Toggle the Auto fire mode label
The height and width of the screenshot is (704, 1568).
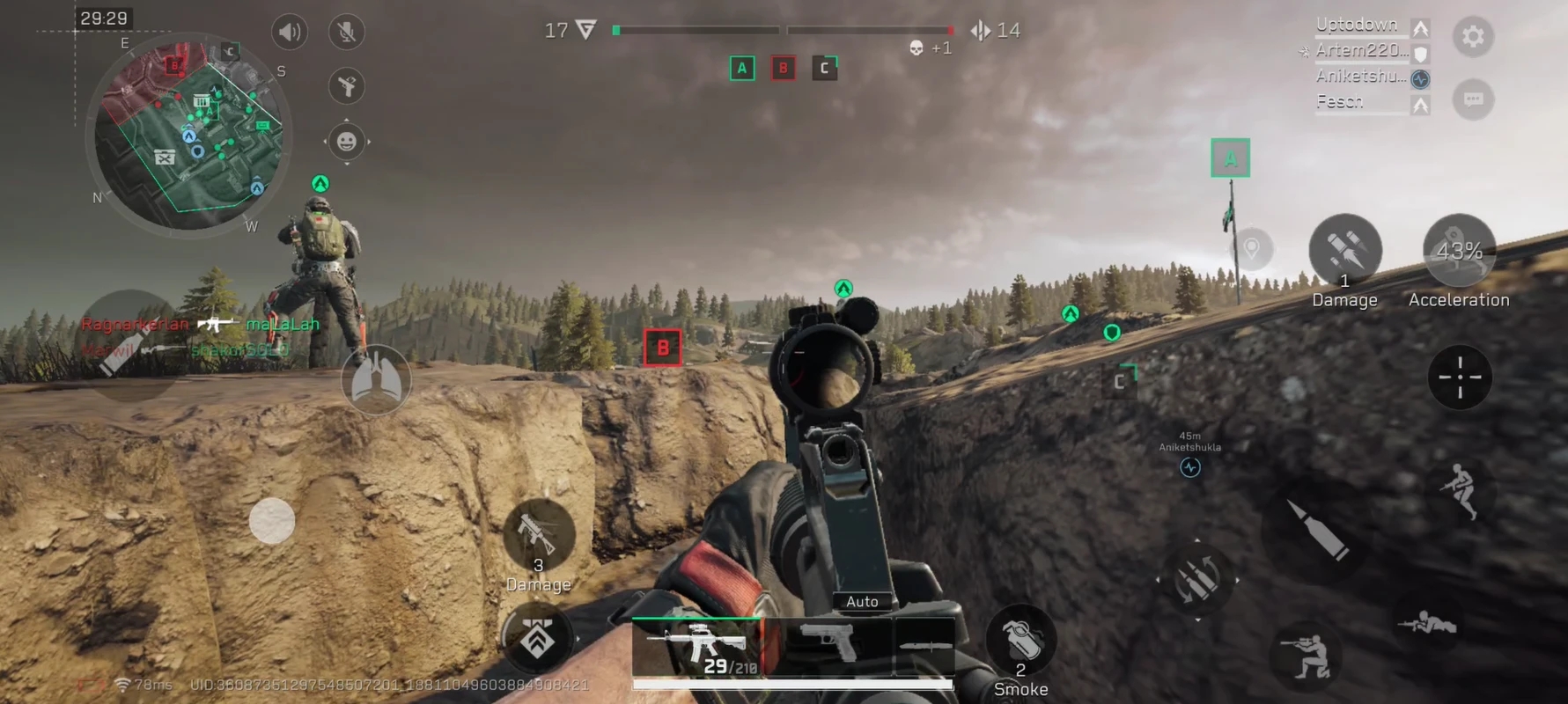click(862, 602)
